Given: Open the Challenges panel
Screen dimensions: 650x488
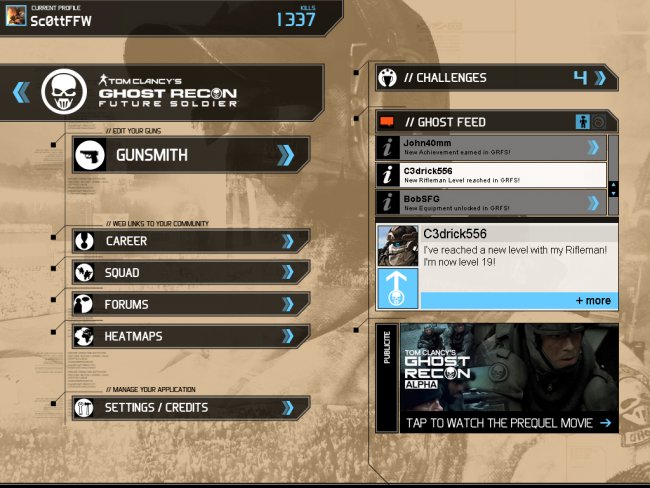Looking at the screenshot, I should [495, 78].
